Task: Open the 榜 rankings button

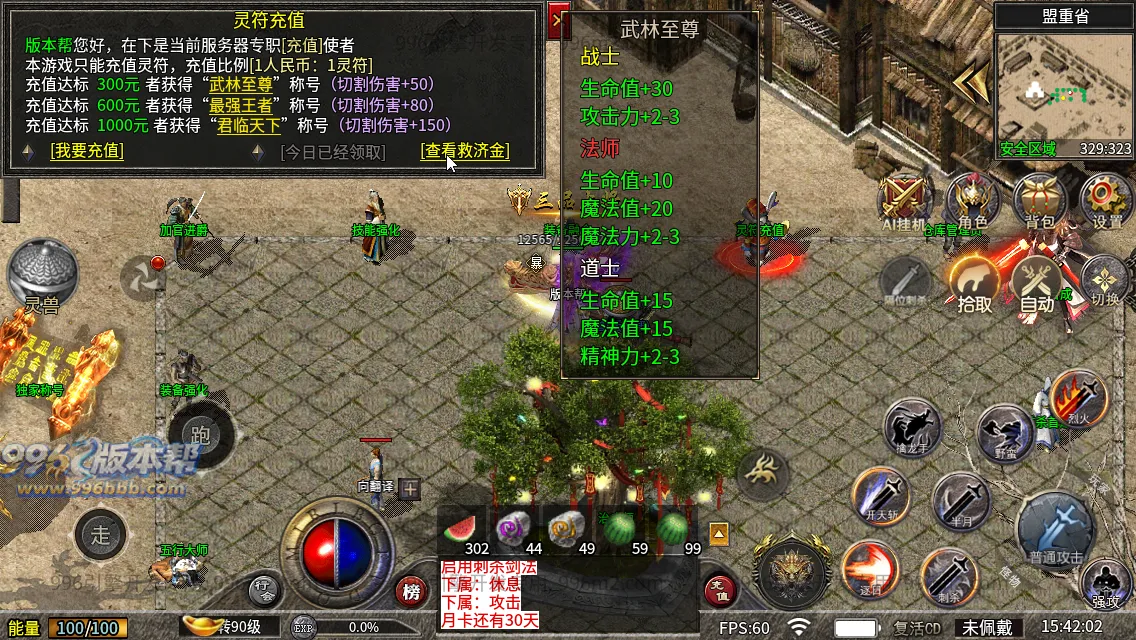Action: pyautogui.click(x=411, y=592)
